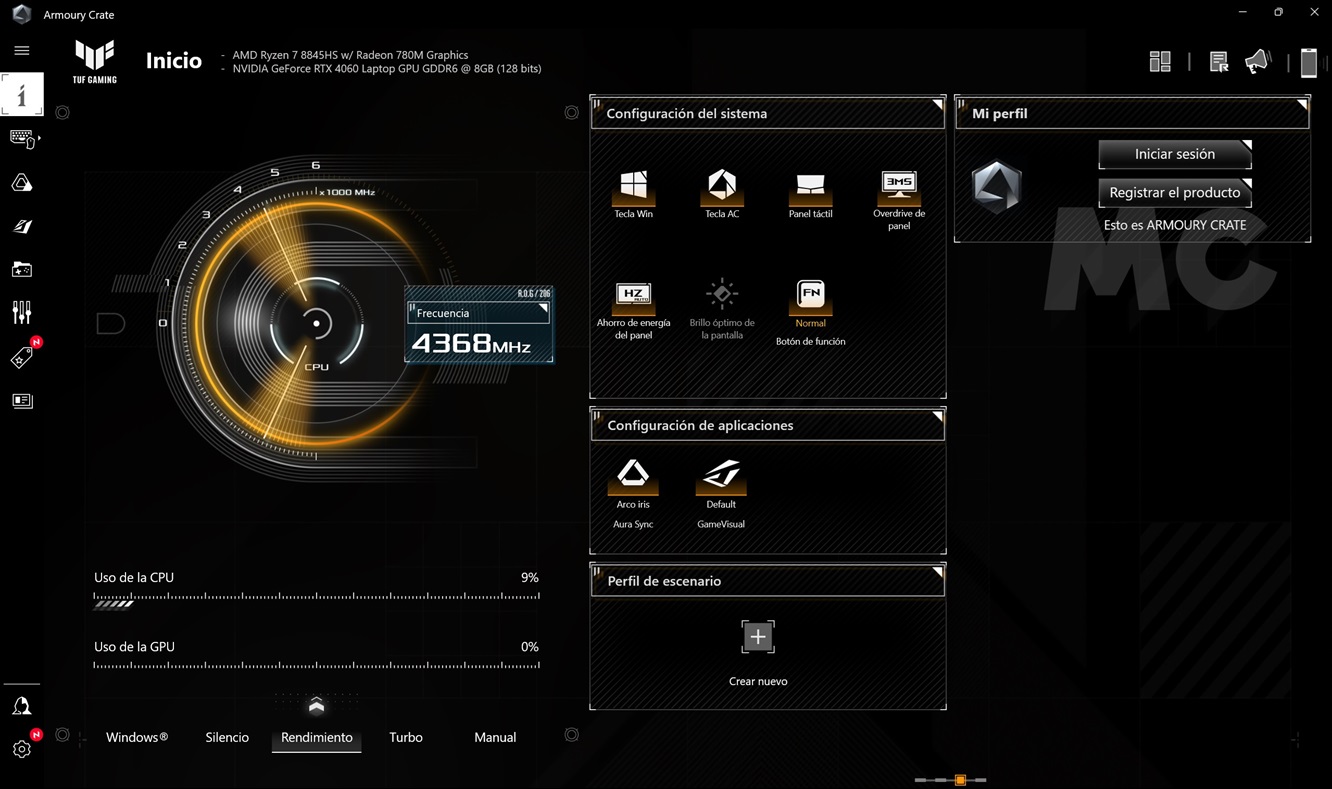Select the Rendimiento mode

(x=316, y=737)
